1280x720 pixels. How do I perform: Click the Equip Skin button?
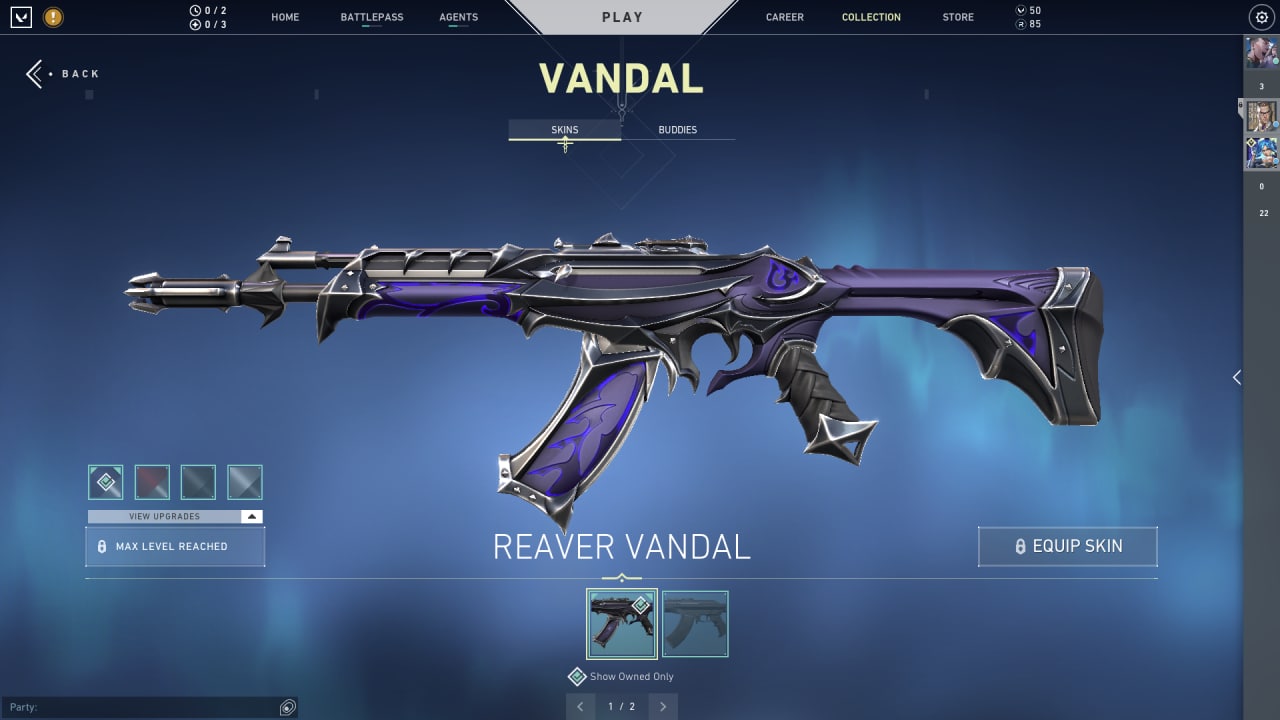(1067, 546)
